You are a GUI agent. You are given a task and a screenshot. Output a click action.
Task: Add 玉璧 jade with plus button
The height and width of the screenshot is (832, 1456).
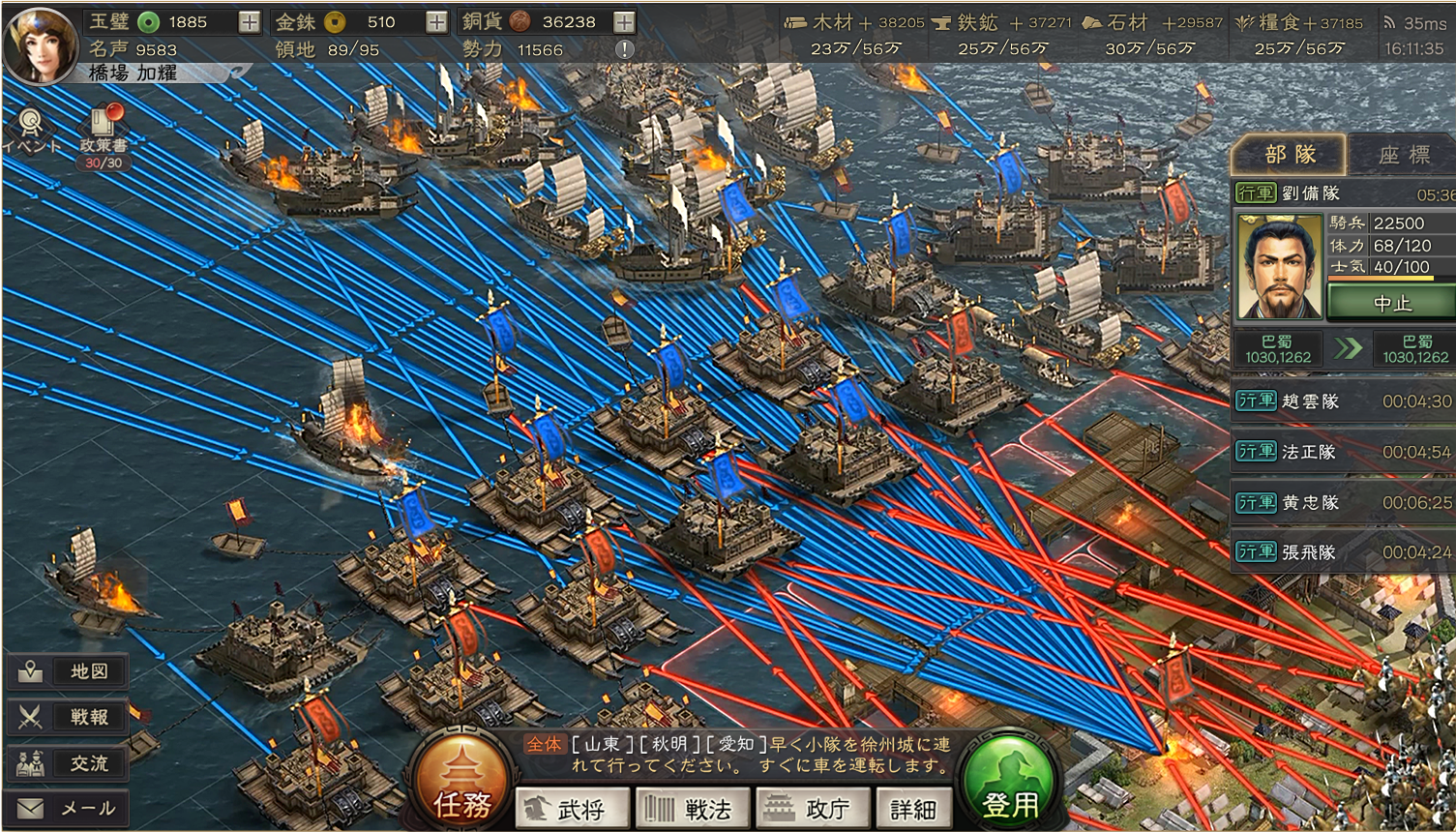249,22
